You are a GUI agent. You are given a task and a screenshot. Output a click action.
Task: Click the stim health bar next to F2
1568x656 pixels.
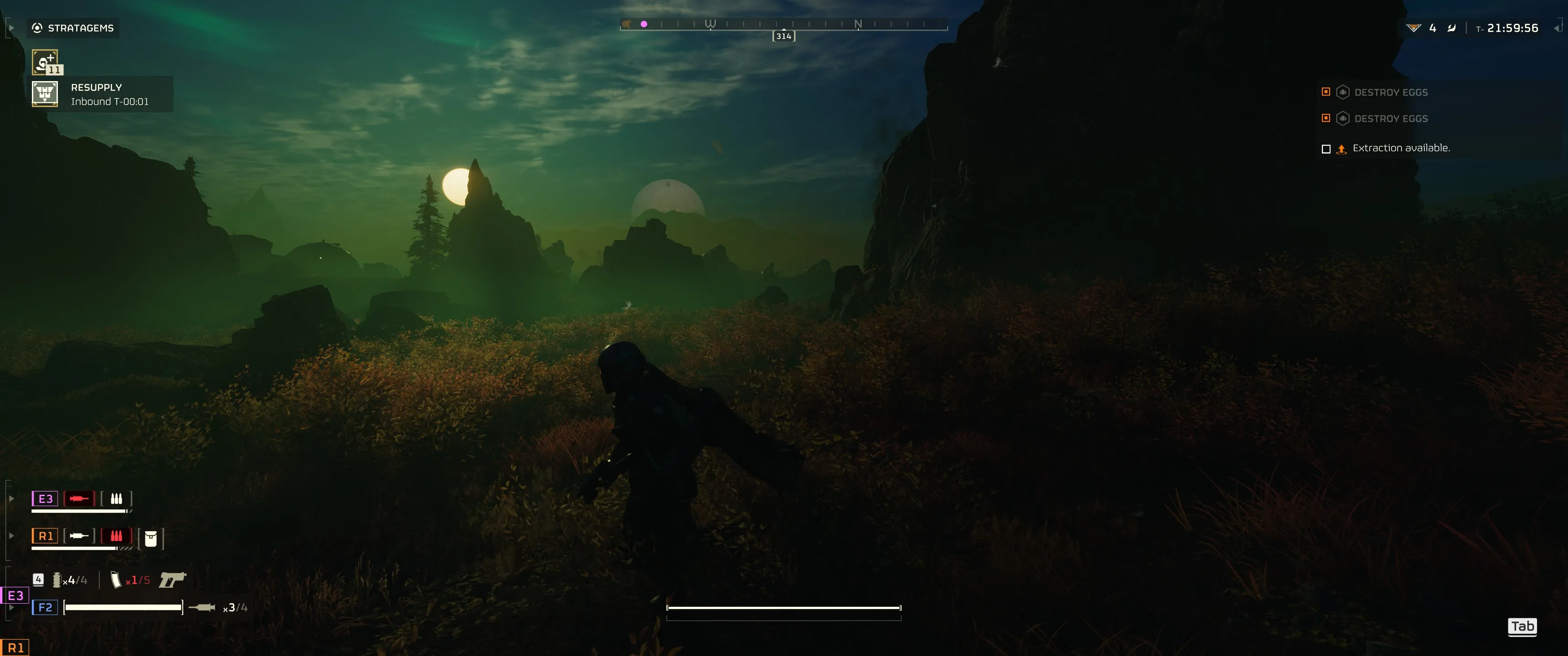click(124, 607)
